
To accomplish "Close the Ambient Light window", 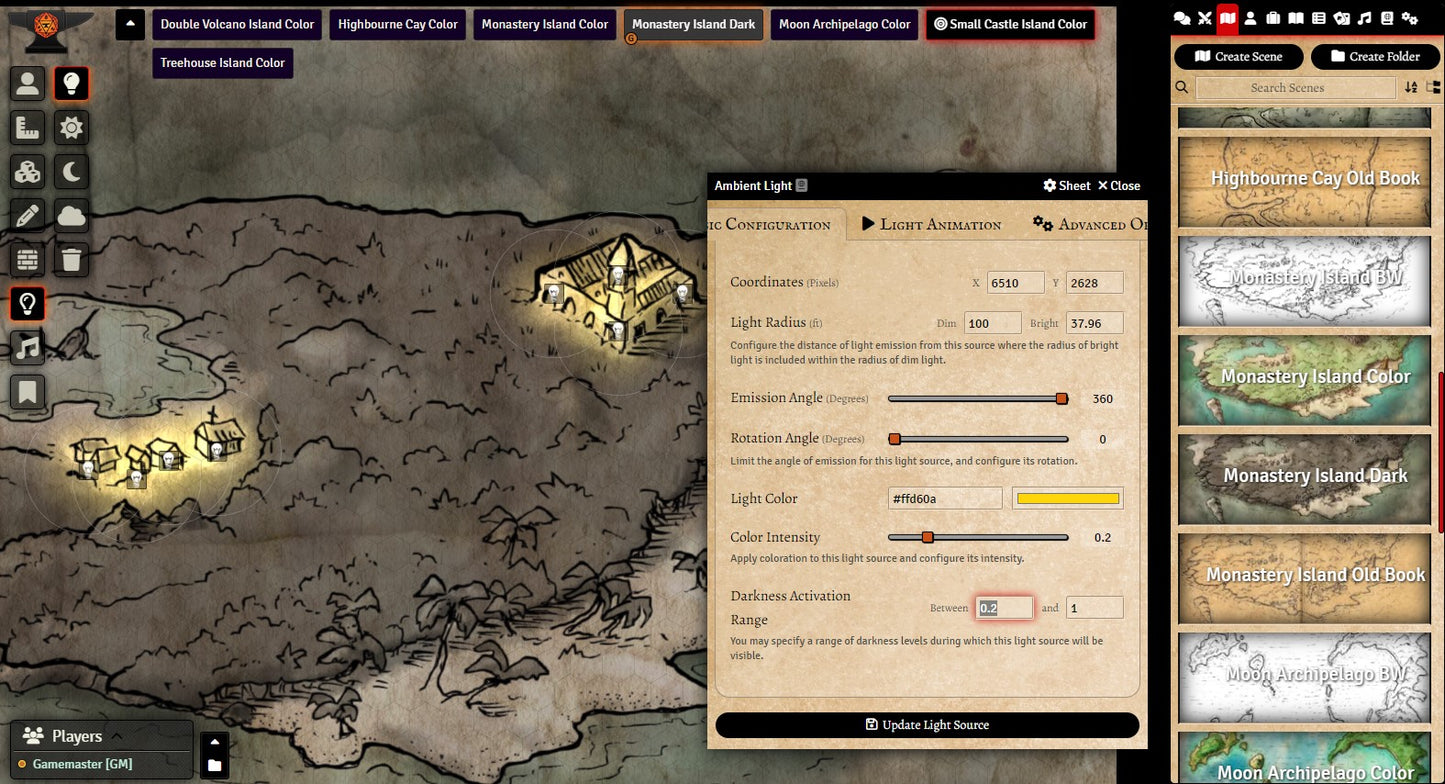I will [x=1118, y=186].
